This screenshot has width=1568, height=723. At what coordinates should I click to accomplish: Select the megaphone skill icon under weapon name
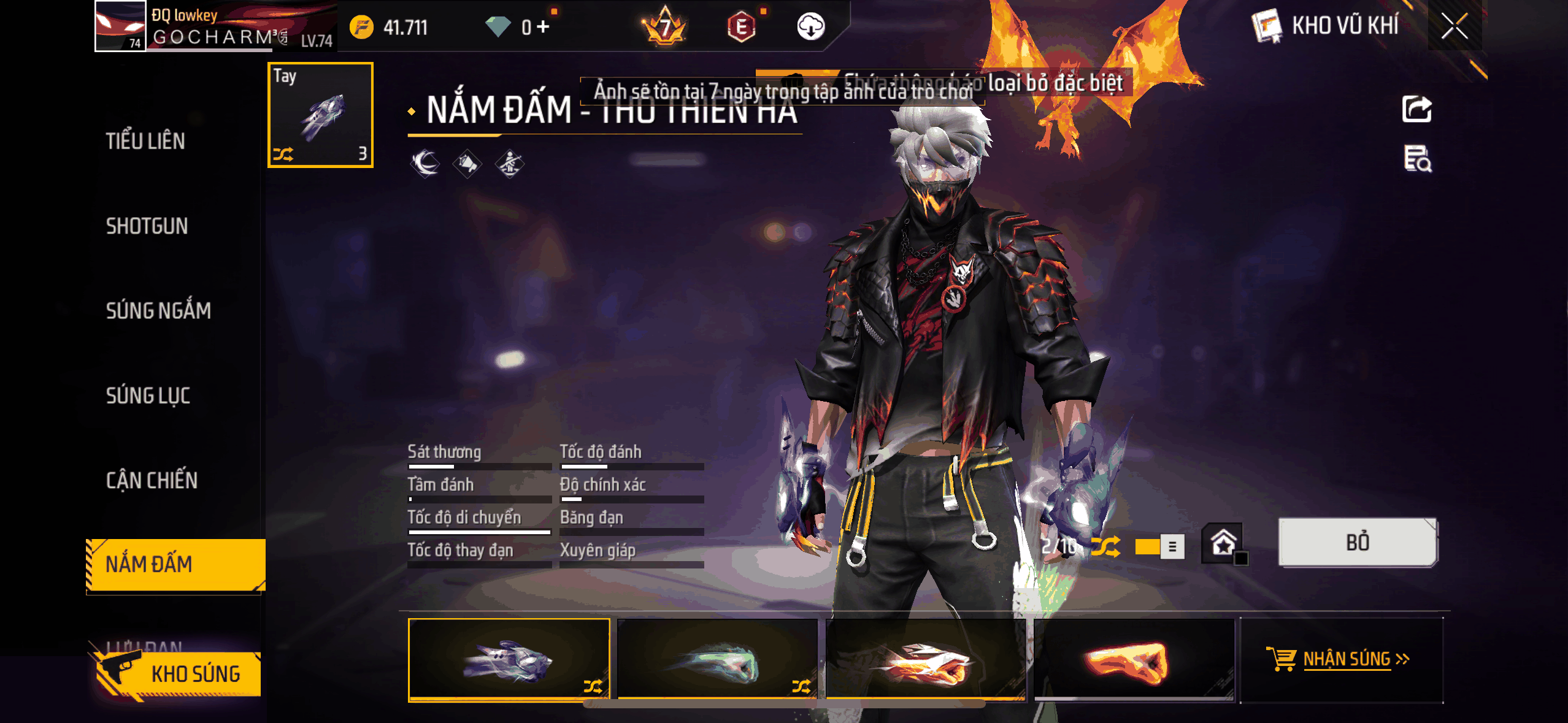coord(467,163)
